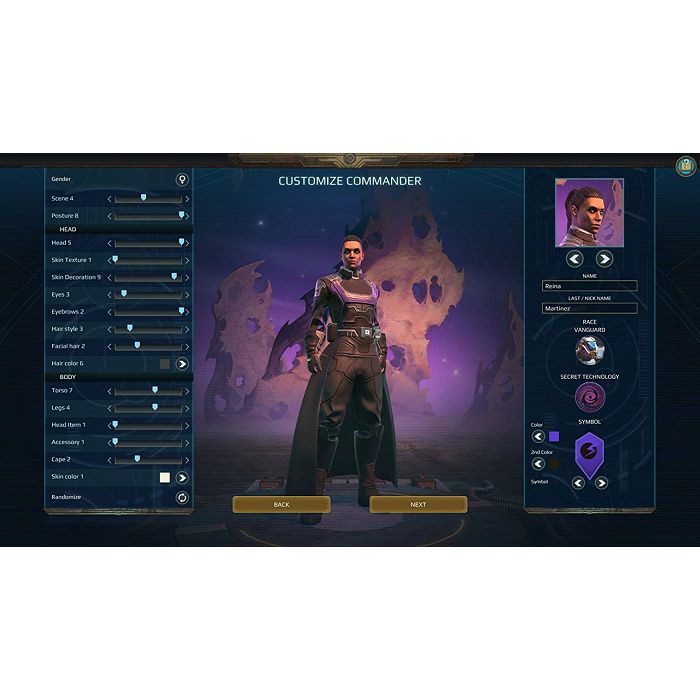Click the Skin Decoration slider track
The image size is (700, 700).
150,277
